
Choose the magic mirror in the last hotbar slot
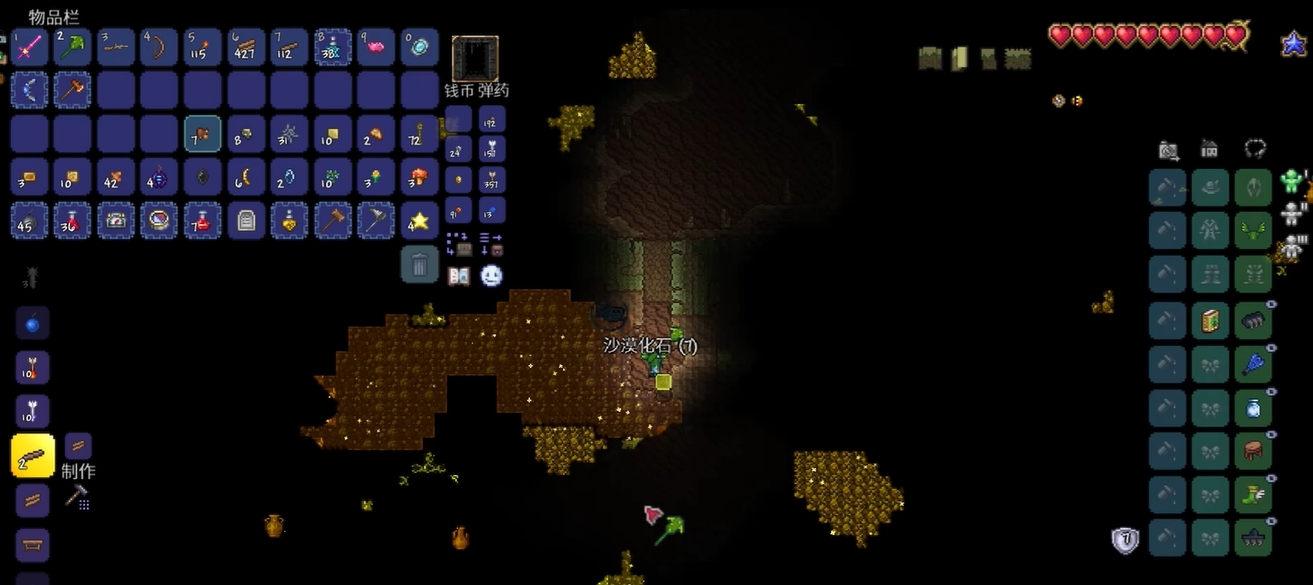point(420,47)
